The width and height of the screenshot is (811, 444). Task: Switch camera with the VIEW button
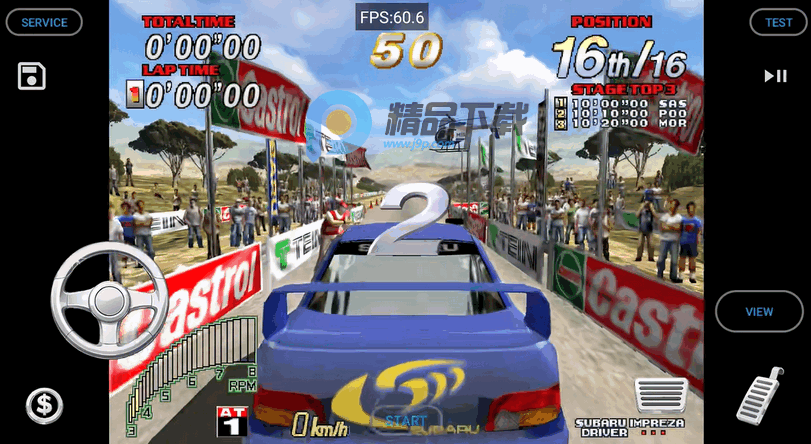pos(759,311)
